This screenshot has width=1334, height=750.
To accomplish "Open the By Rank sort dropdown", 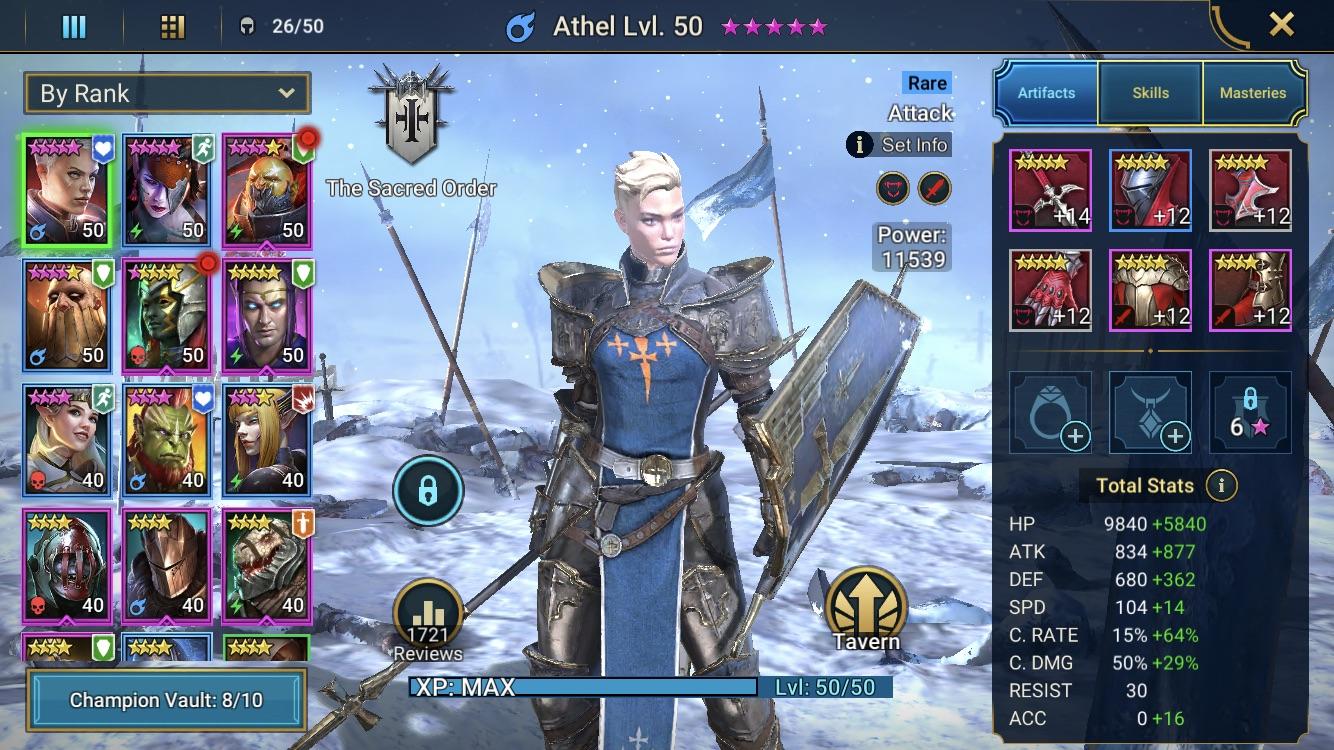I will 167,94.
